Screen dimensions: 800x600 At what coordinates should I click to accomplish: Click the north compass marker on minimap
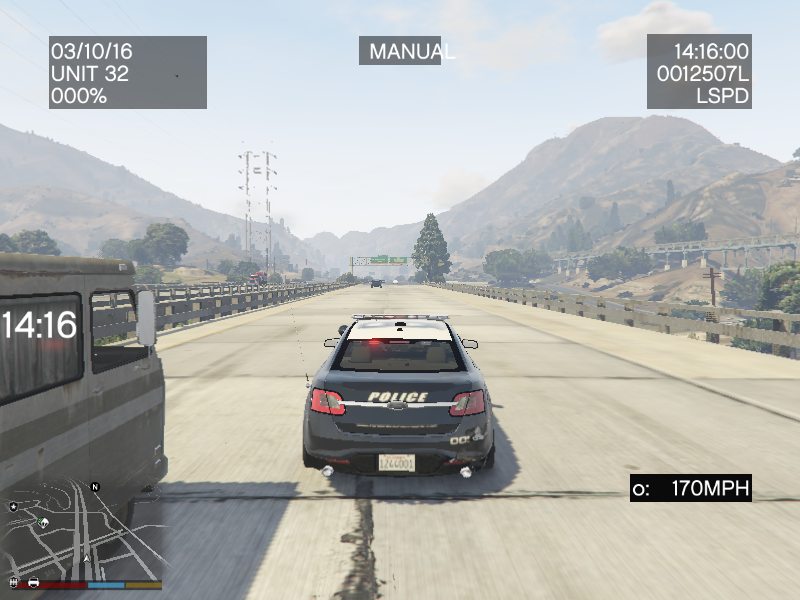[95, 487]
